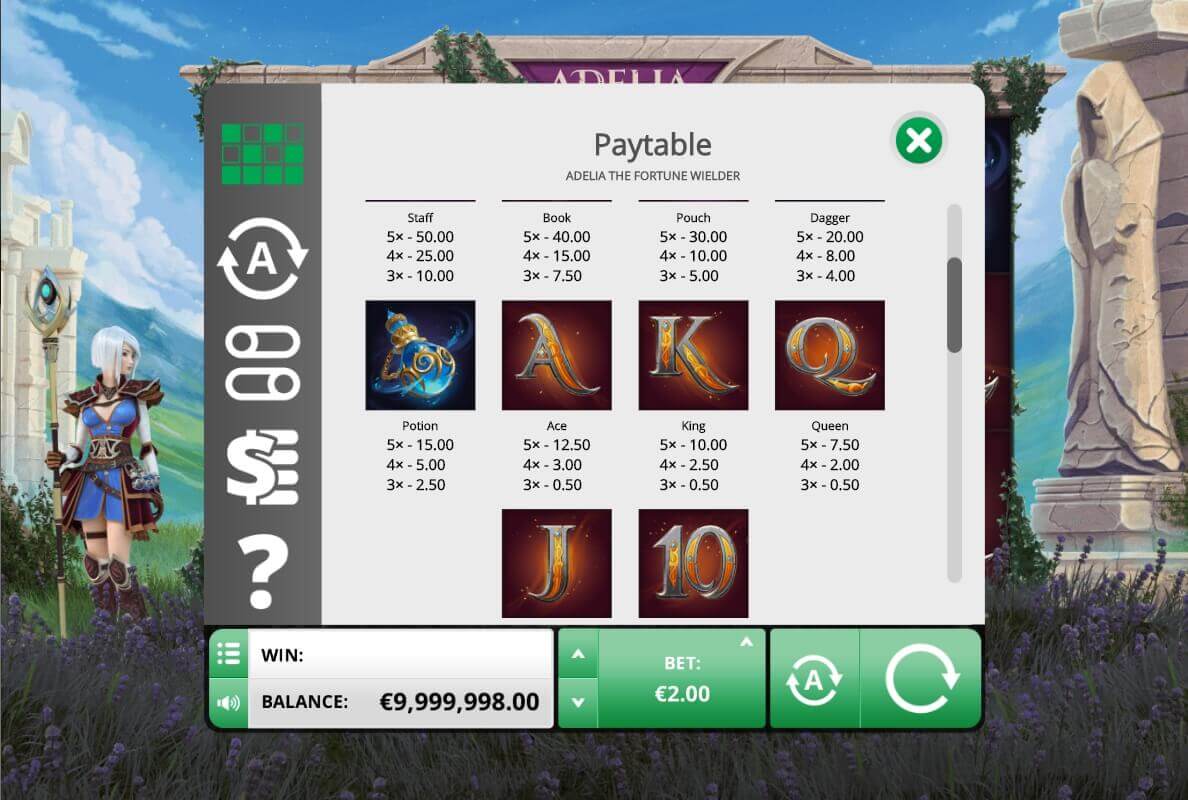
Task: Spin the reels
Action: pos(921,678)
